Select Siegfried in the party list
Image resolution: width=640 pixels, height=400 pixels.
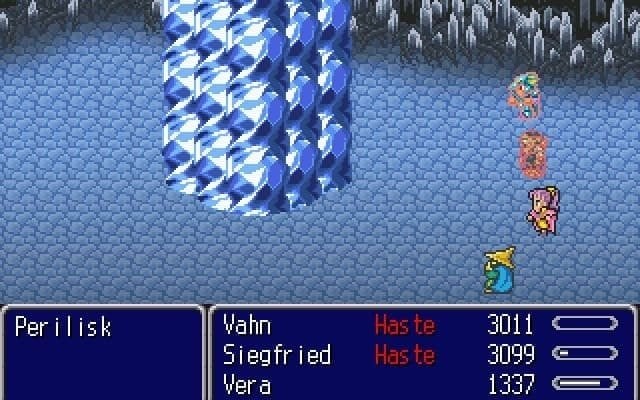point(277,355)
